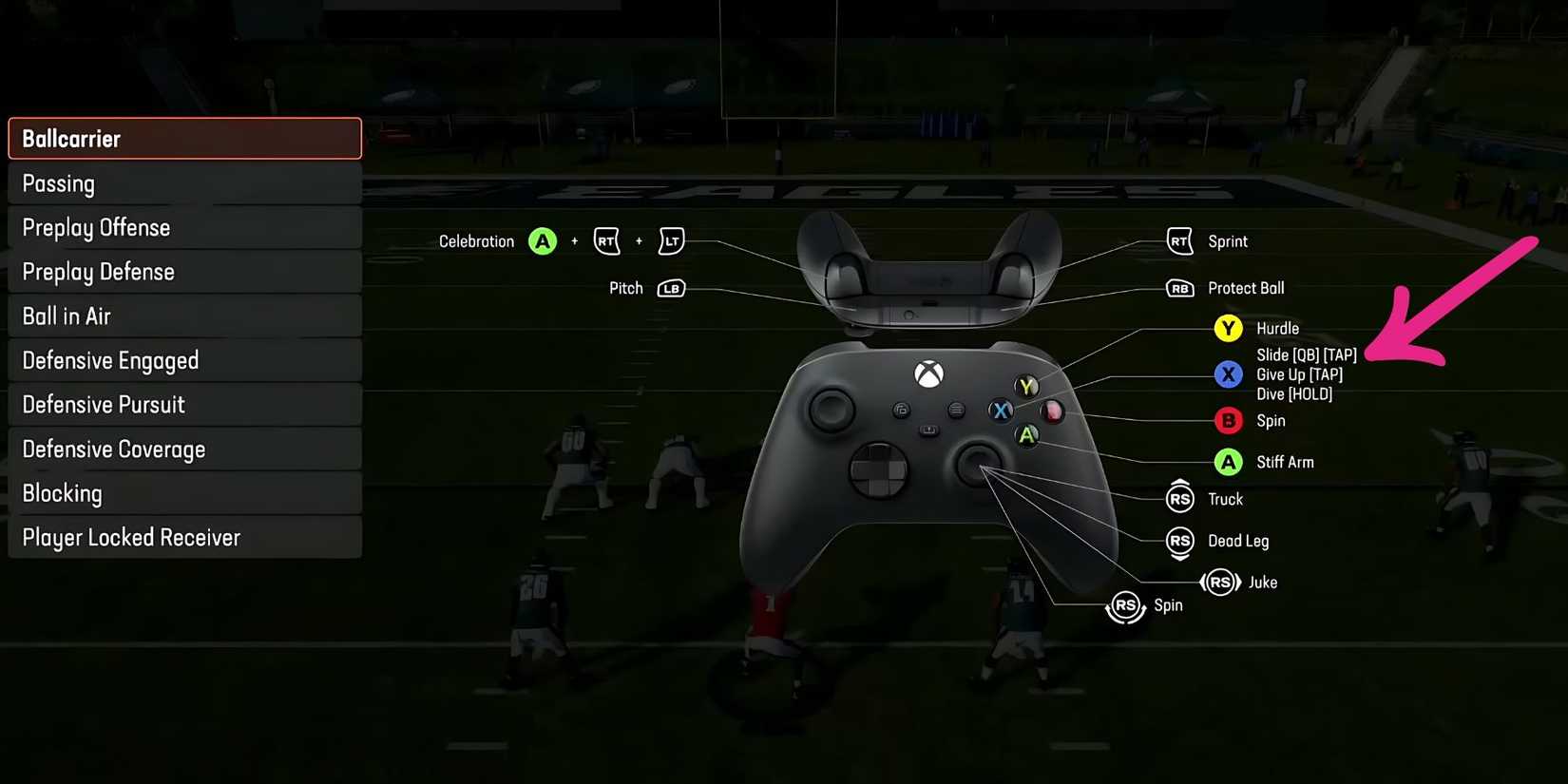Click the RS icon labeled Juke
Viewport: 1568px width, 784px height.
(1220, 582)
